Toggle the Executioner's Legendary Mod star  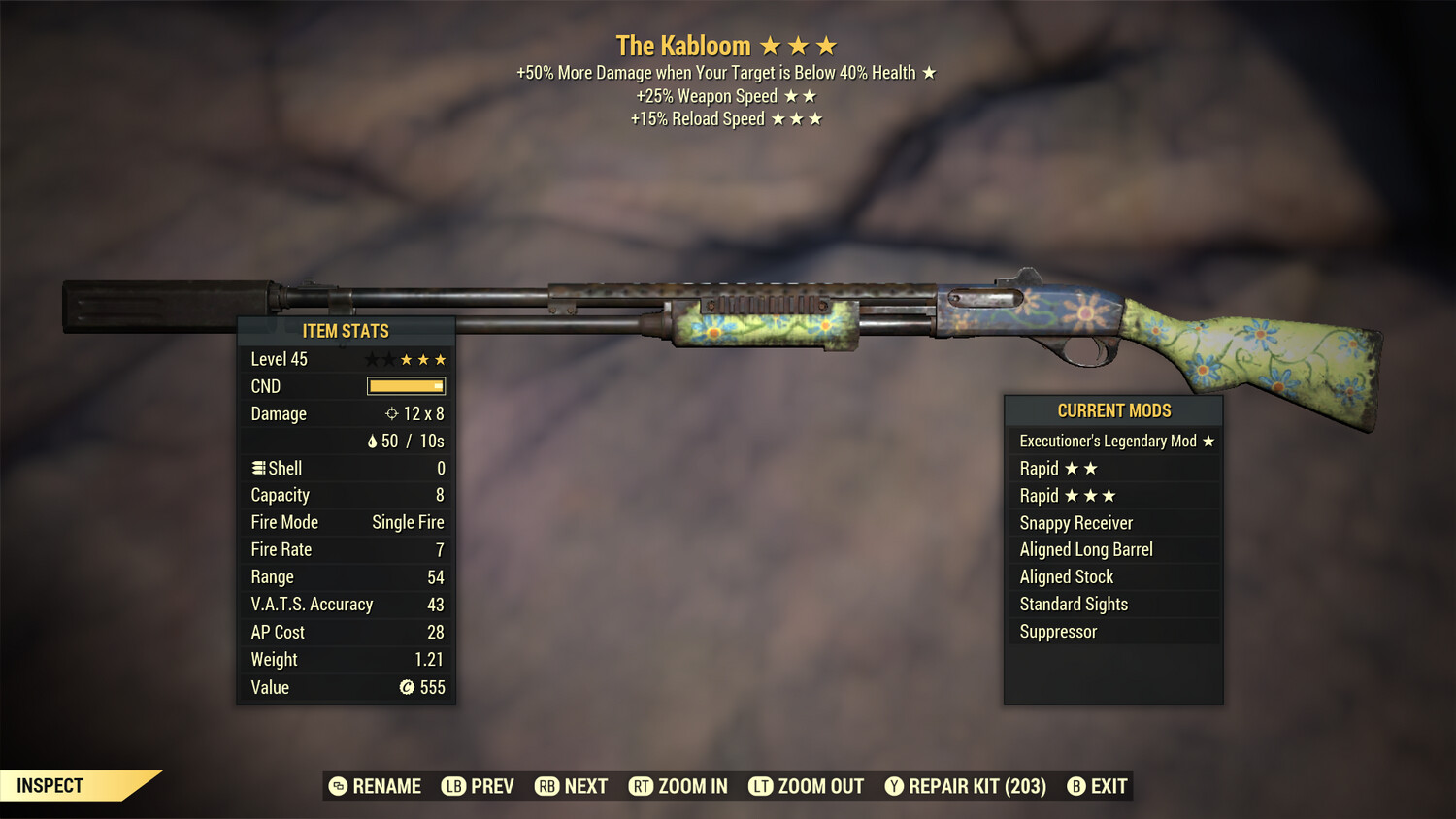click(x=1208, y=441)
